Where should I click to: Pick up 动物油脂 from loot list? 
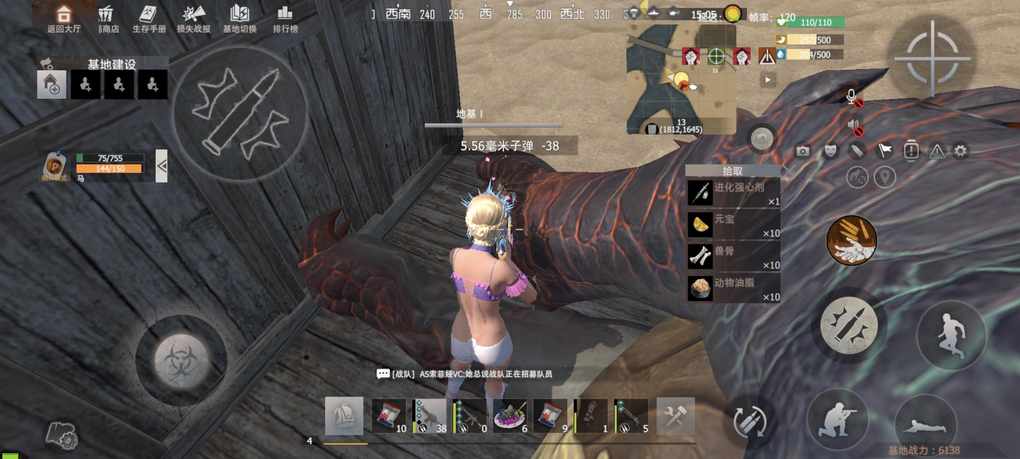point(733,288)
